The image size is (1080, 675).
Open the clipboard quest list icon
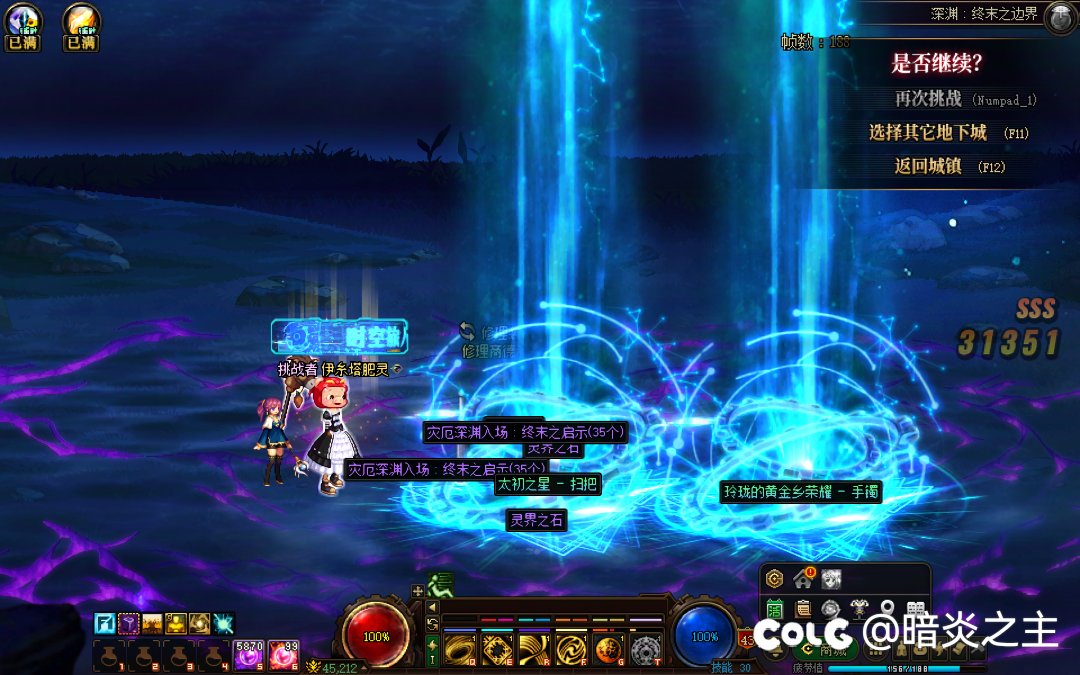(x=802, y=608)
